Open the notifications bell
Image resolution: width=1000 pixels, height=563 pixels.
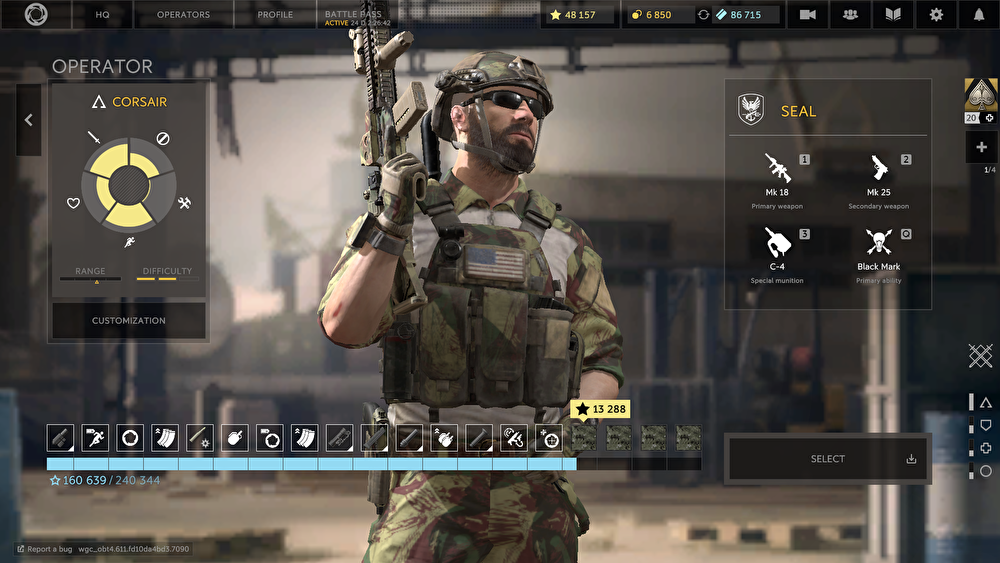(x=979, y=15)
